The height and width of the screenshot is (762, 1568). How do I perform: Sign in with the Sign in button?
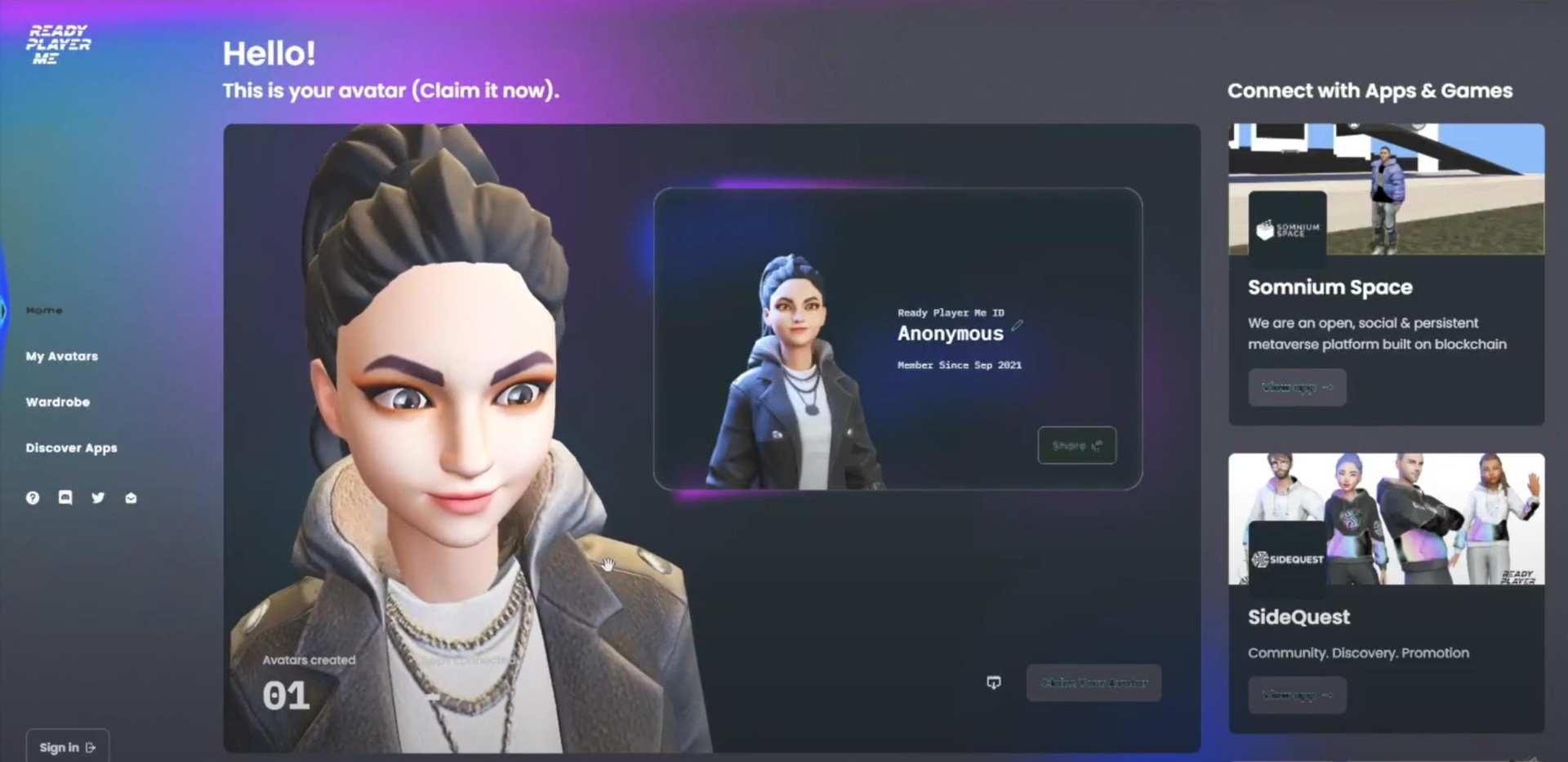click(67, 746)
